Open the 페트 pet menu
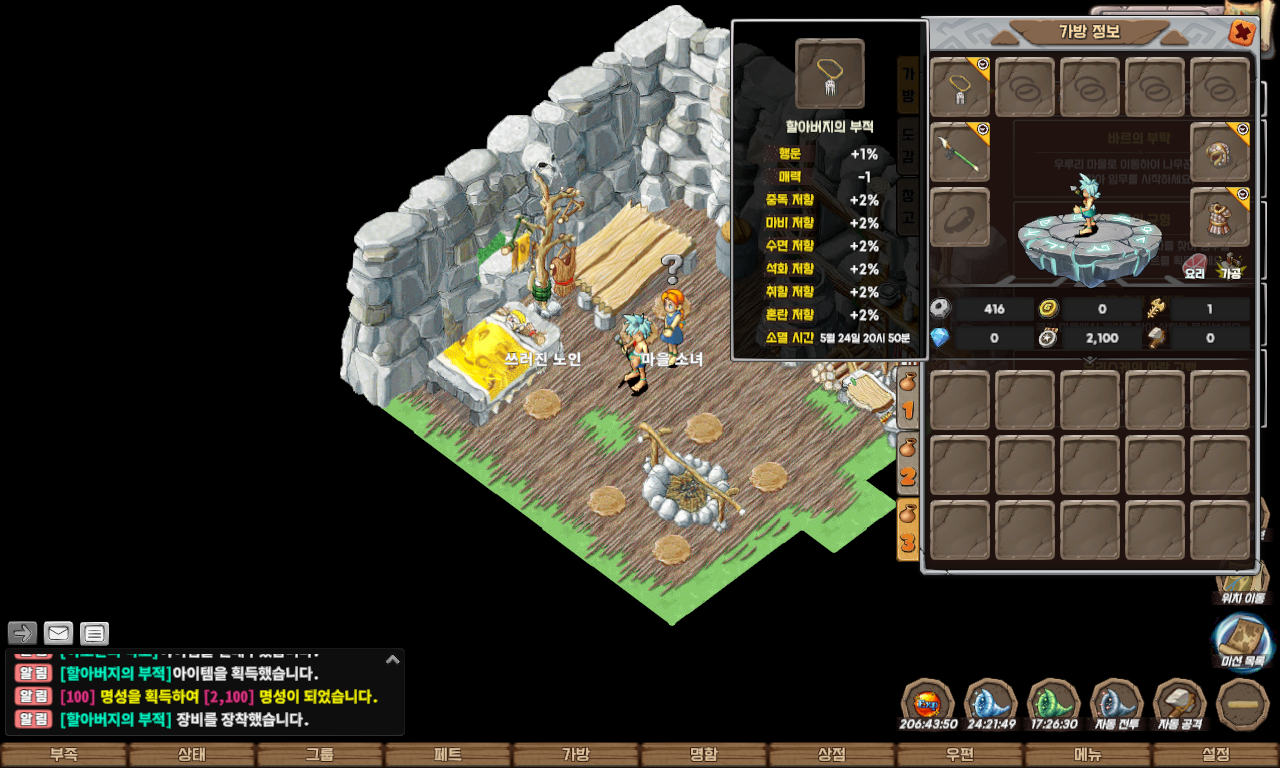The height and width of the screenshot is (768, 1280). (448, 755)
